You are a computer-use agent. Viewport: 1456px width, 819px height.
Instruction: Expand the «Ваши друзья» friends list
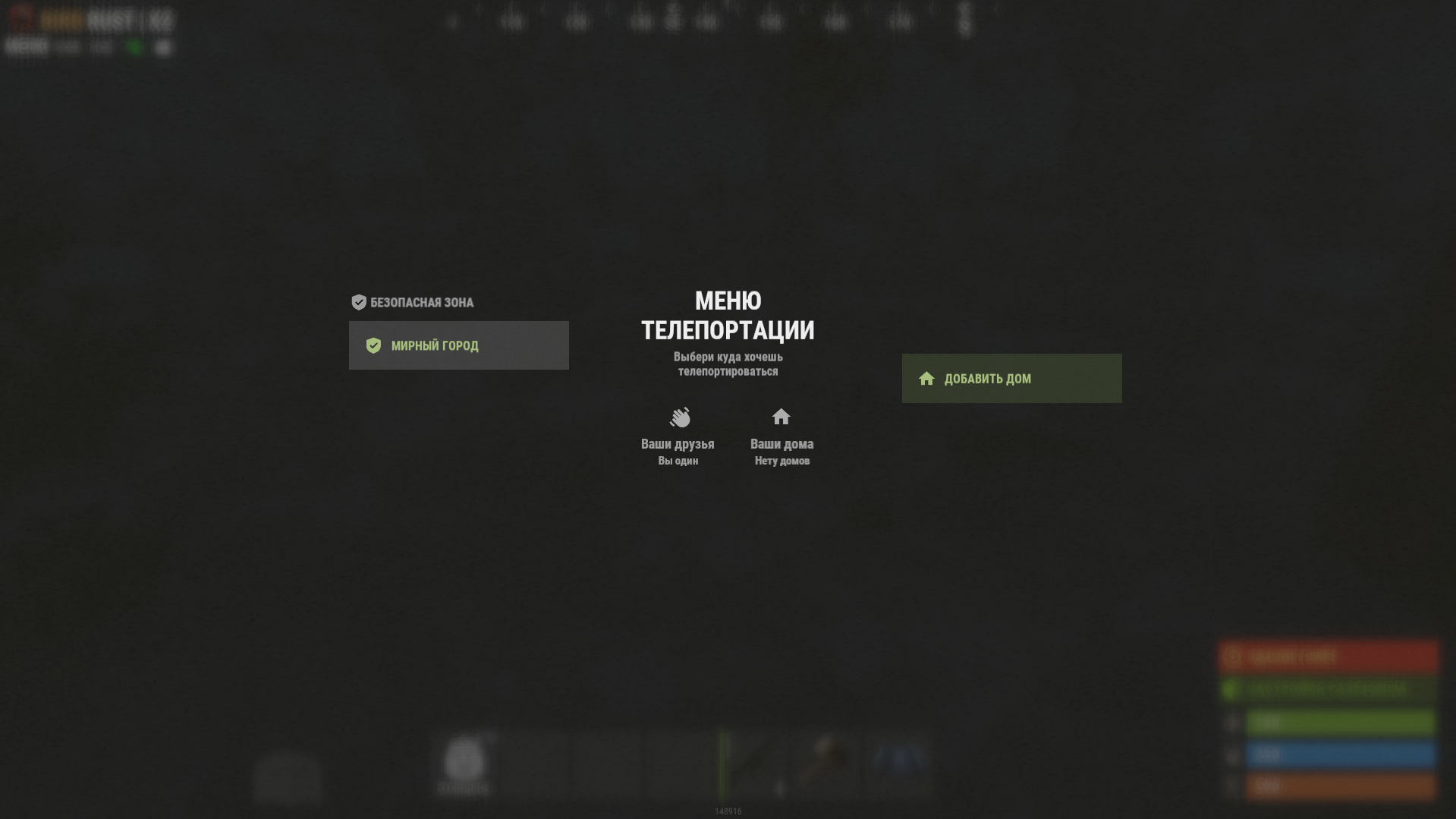pos(678,444)
